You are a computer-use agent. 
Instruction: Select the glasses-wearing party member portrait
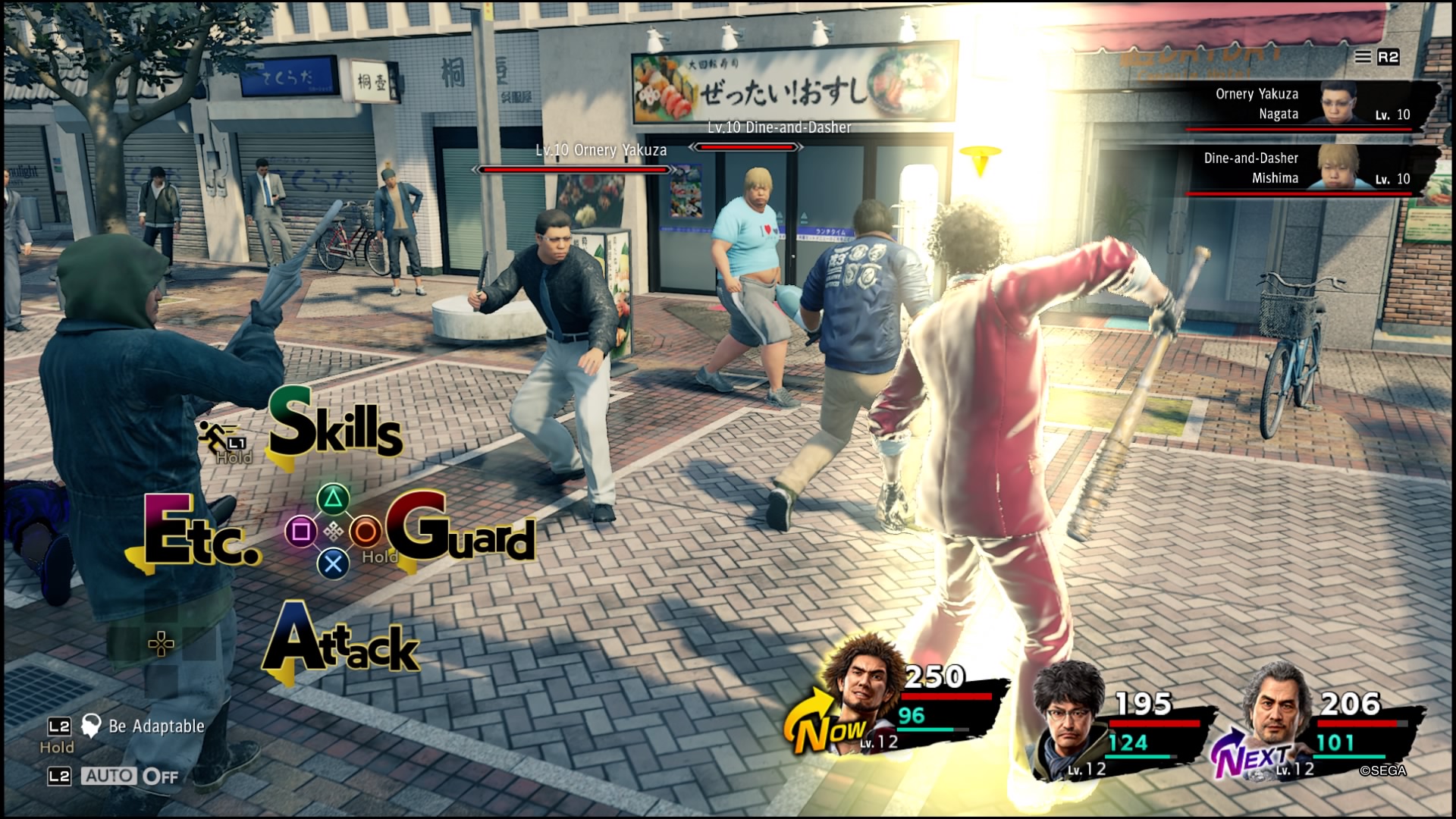point(1069,714)
